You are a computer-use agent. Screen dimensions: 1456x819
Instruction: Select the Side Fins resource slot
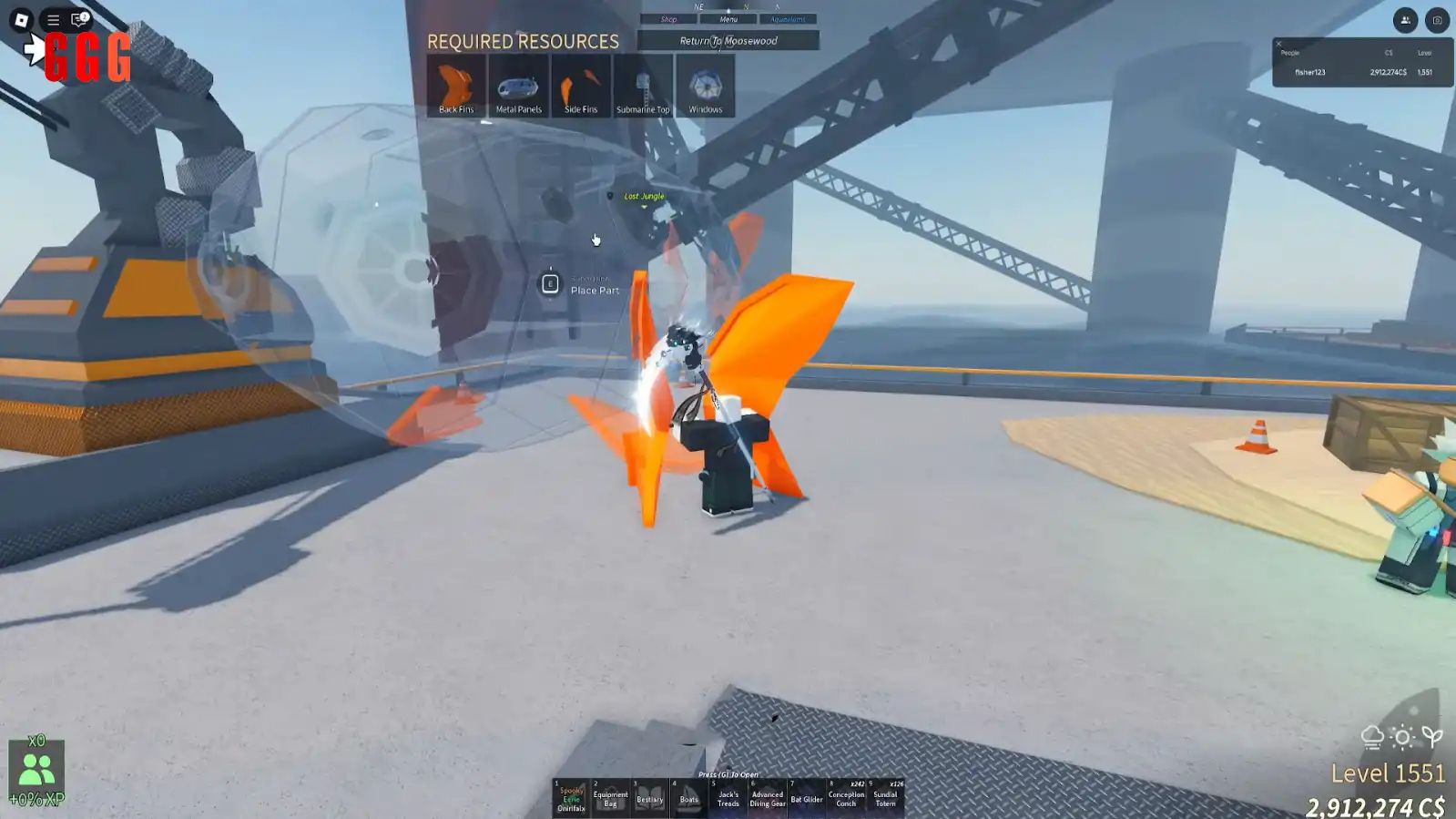(581, 87)
